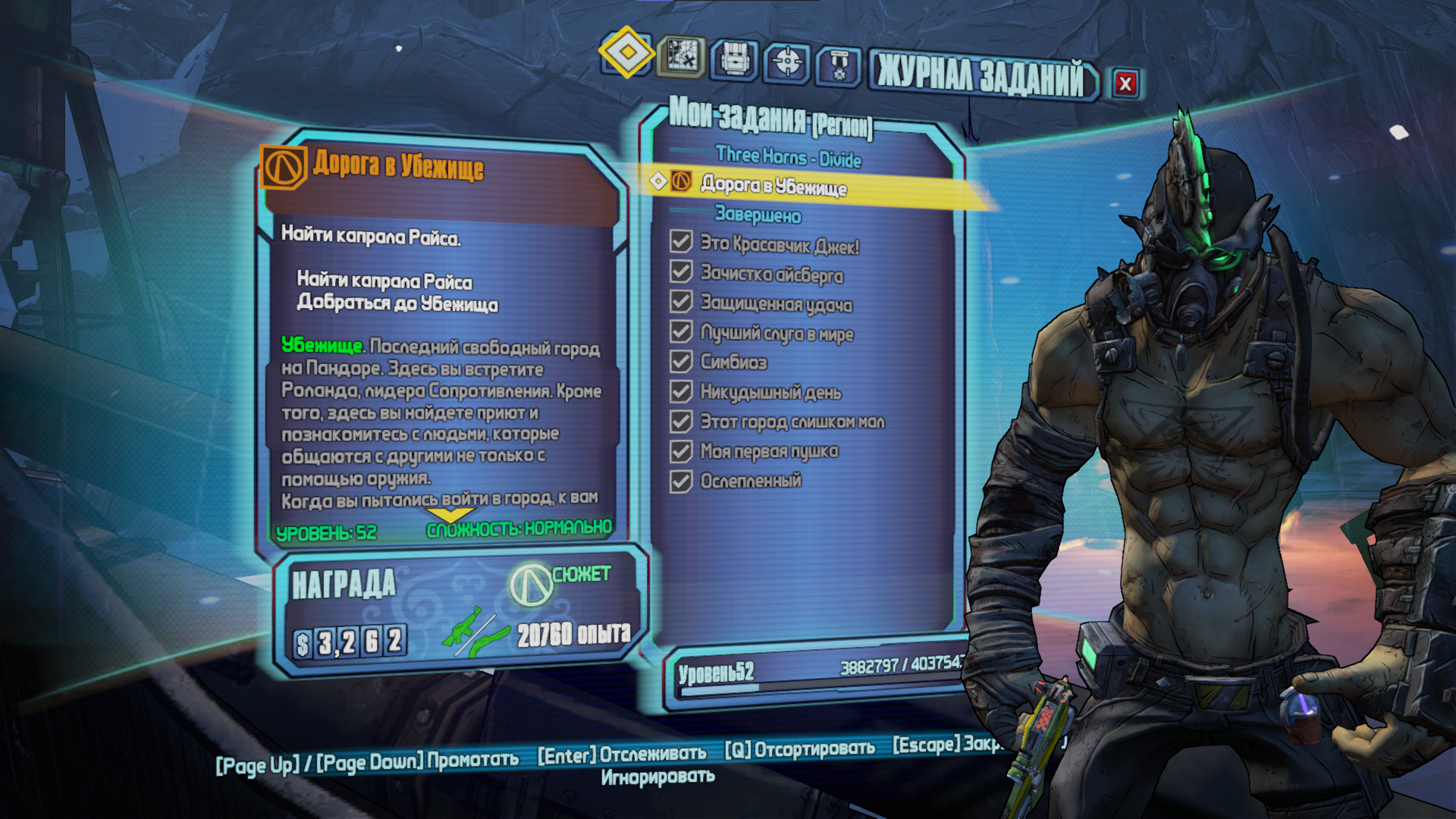Close the mission log with the red X
This screenshot has width=1456, height=819.
coord(1125,83)
